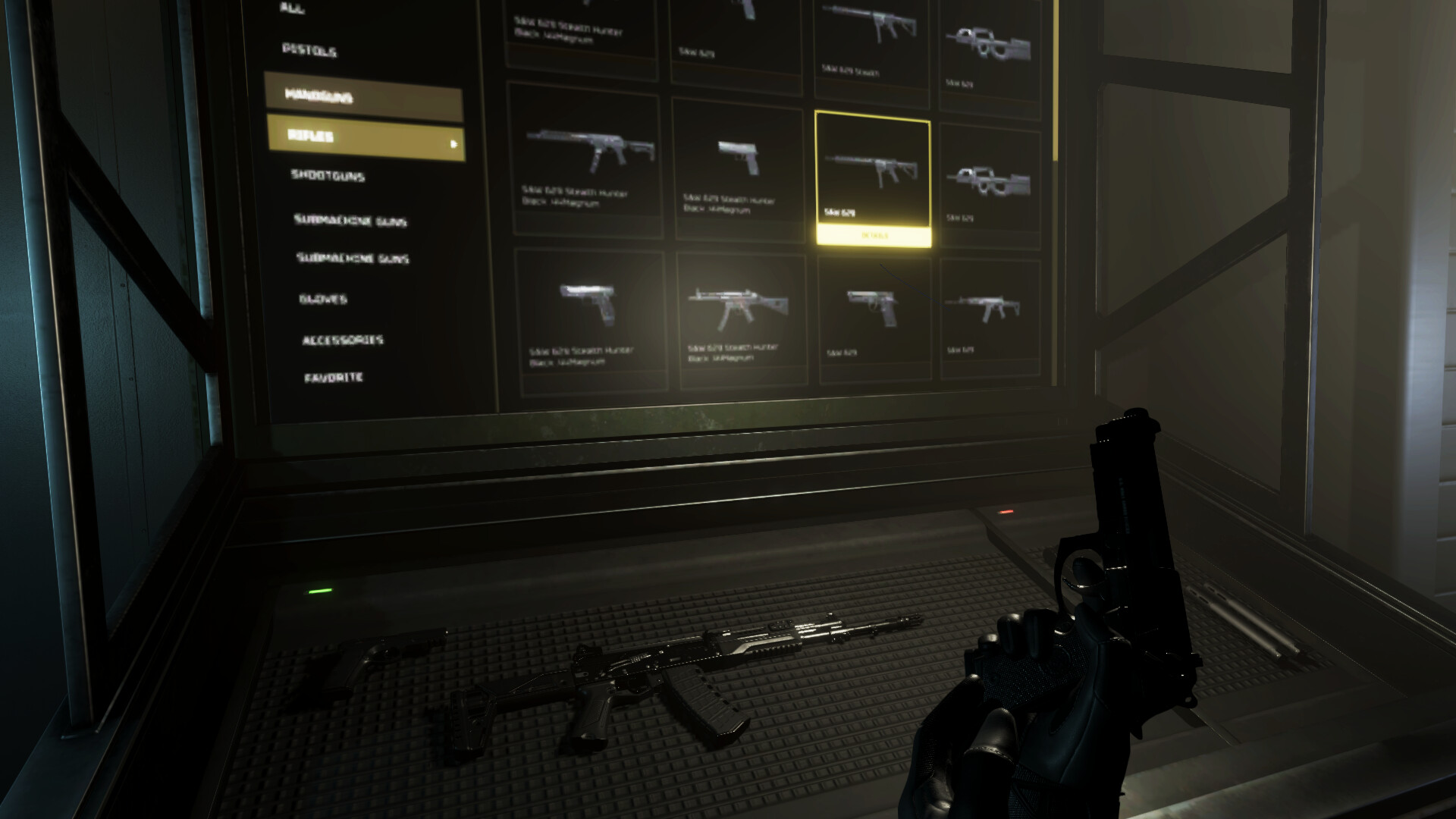This screenshot has width=1456, height=819.
Task: Select the MP5 submachine gun icon bottom row
Action: pyautogui.click(x=739, y=302)
